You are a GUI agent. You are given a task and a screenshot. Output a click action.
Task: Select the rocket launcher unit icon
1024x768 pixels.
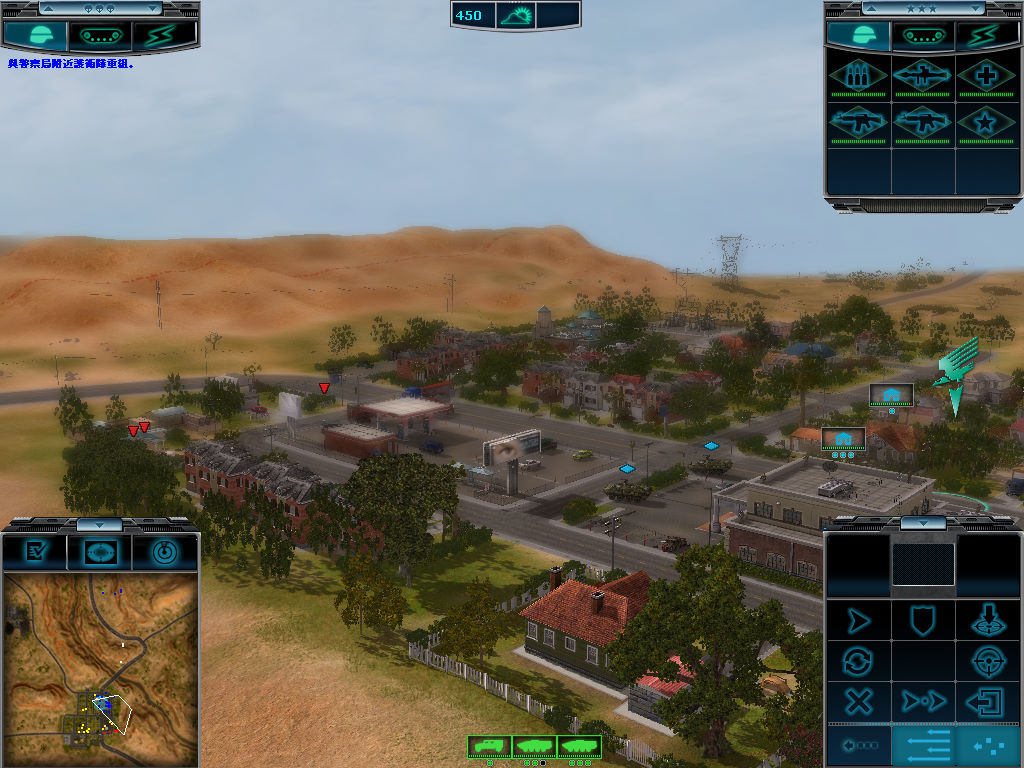coord(922,76)
